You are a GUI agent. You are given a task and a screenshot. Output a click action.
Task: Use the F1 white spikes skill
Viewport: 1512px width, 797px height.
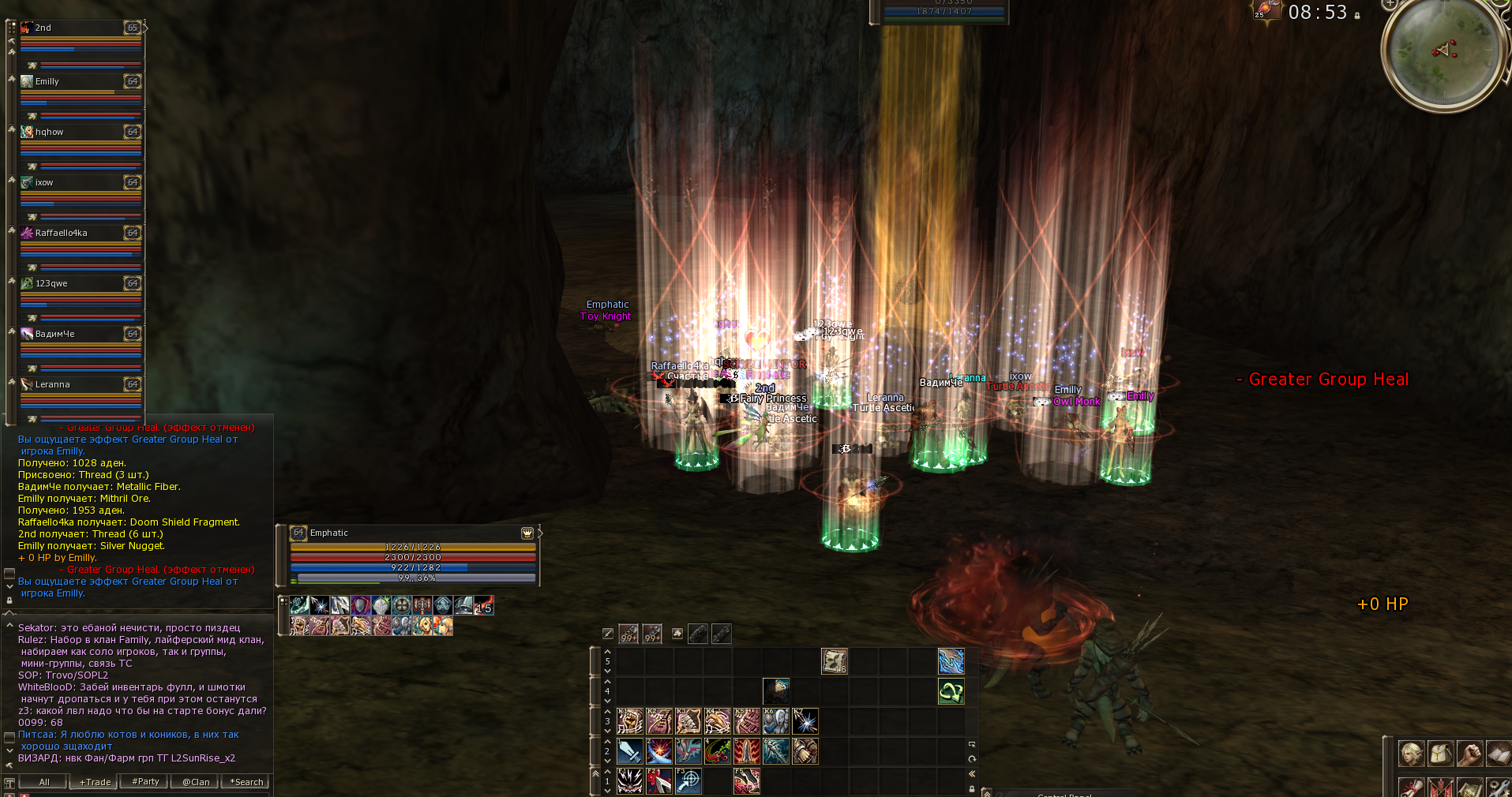629,780
